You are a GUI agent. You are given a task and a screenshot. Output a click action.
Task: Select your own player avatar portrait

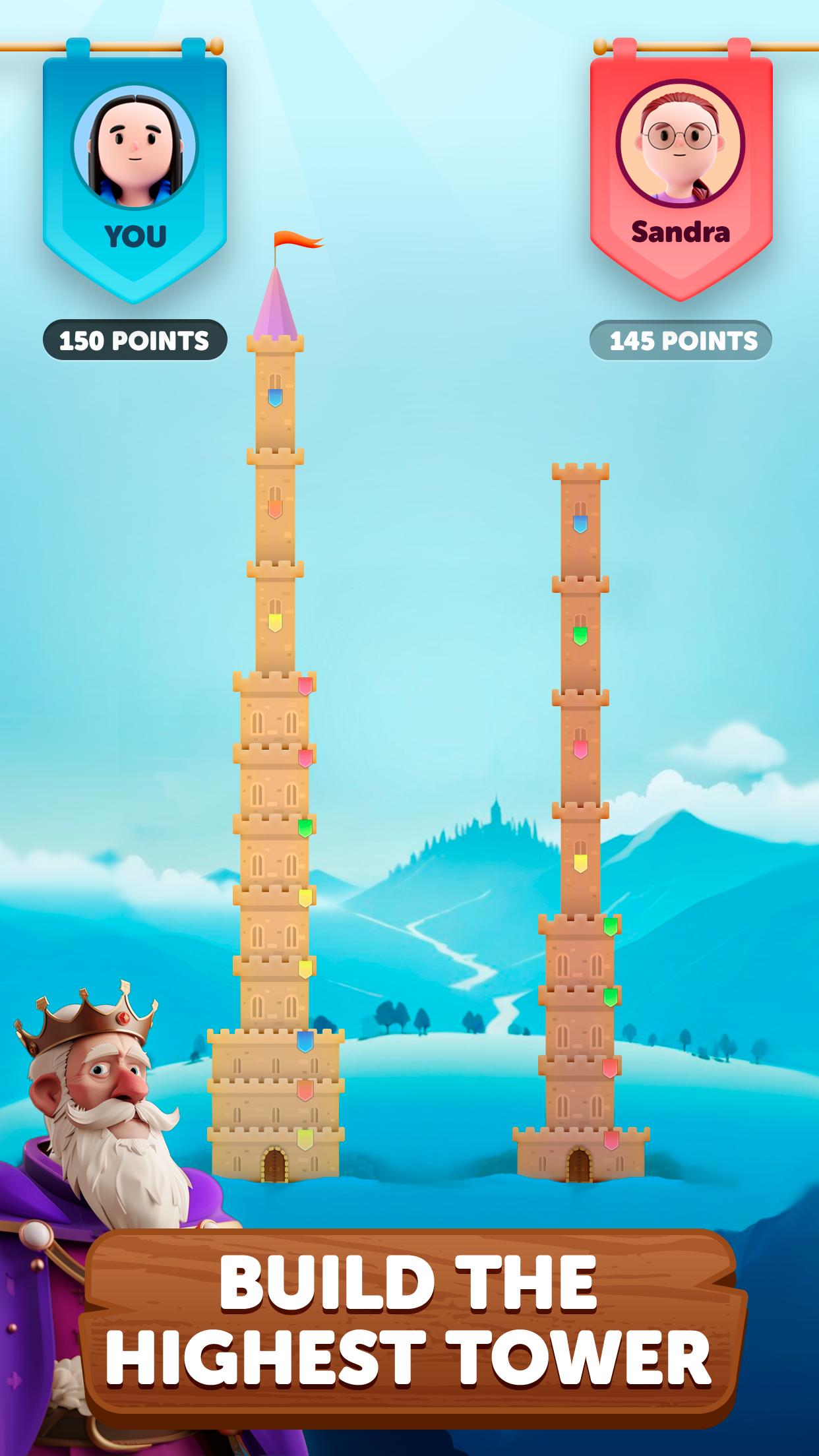(135, 147)
